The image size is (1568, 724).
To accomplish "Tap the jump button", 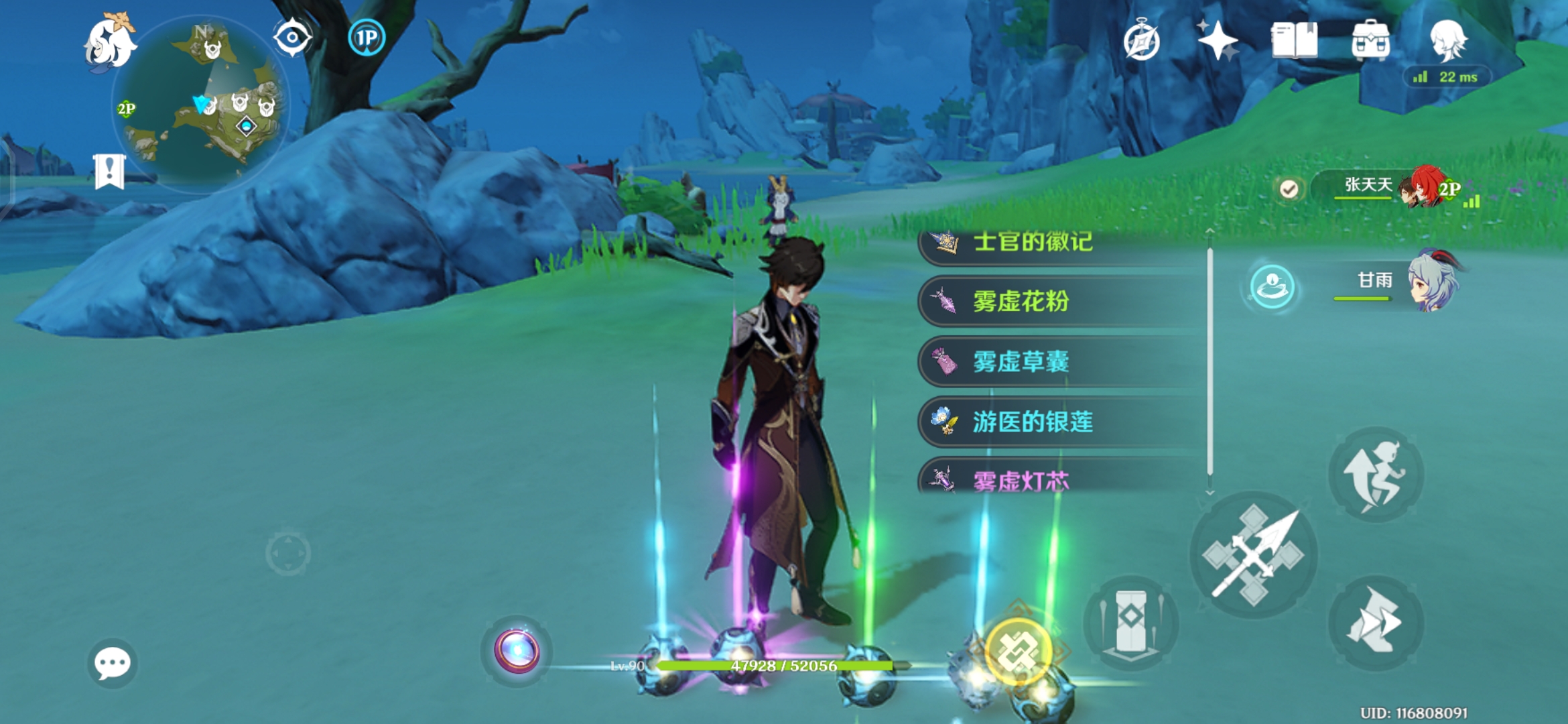I will [x=1376, y=475].
